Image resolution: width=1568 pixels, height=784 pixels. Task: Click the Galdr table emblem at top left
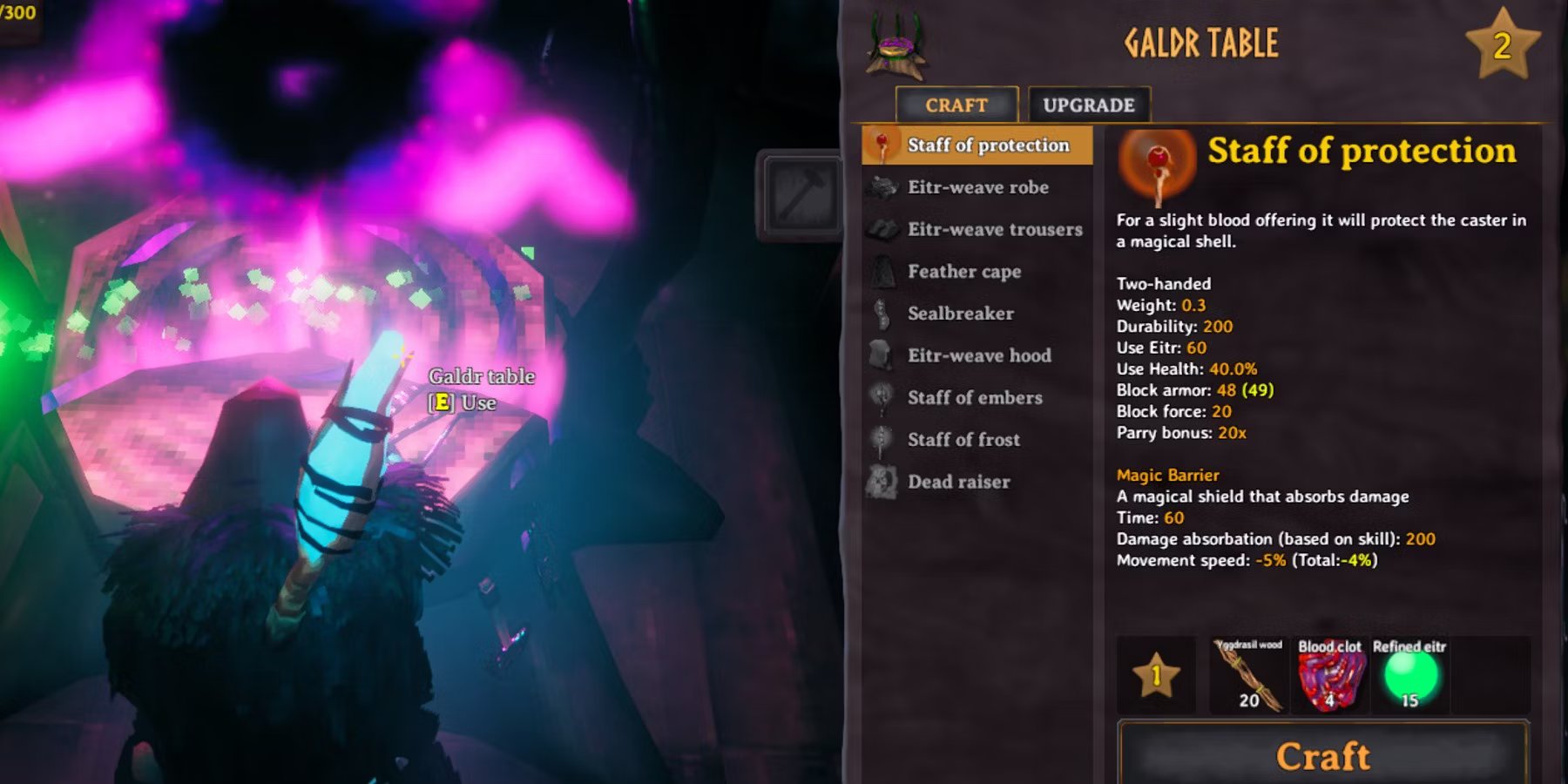895,42
